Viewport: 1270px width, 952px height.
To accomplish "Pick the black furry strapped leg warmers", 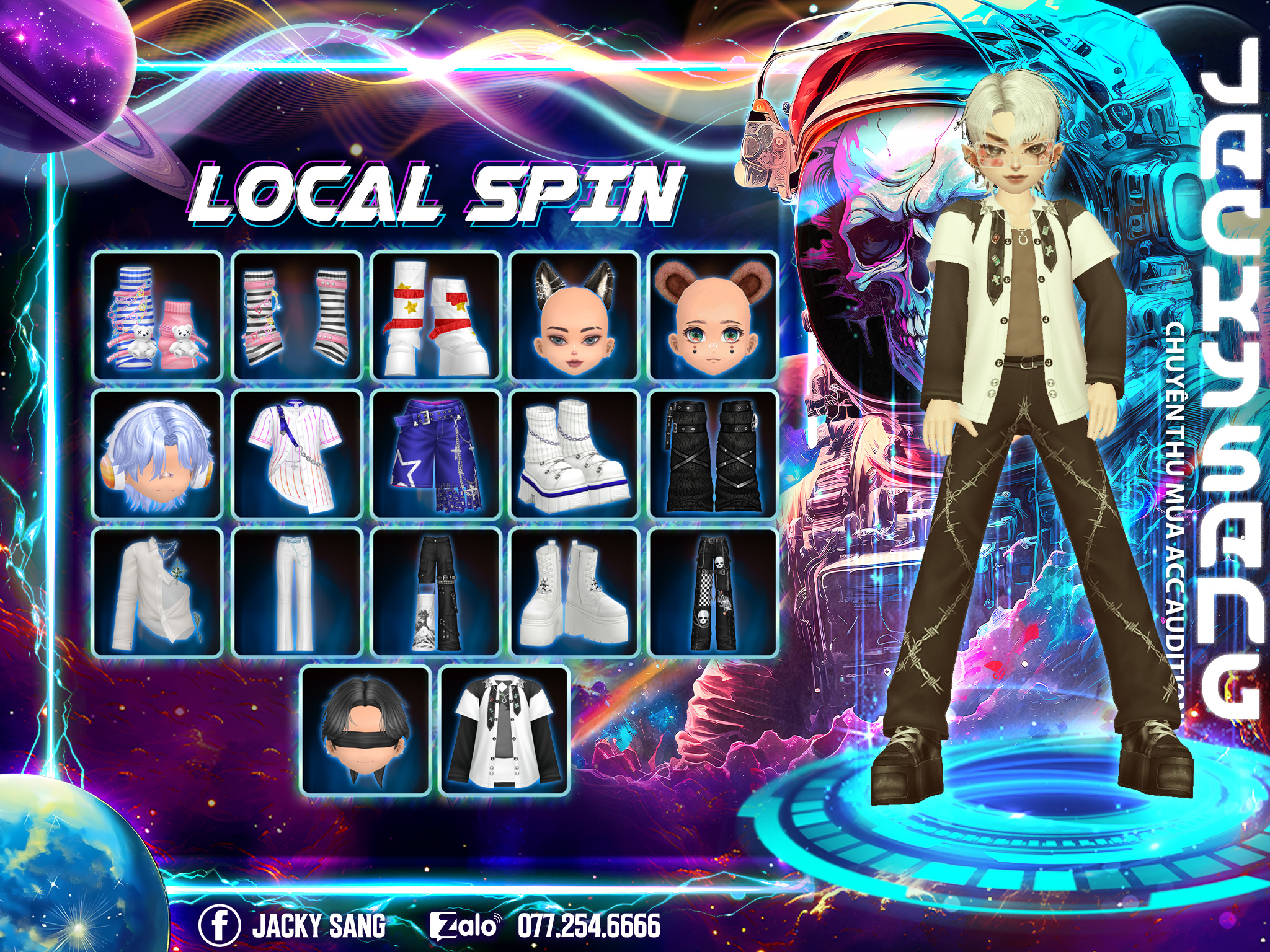I will coord(713,454).
